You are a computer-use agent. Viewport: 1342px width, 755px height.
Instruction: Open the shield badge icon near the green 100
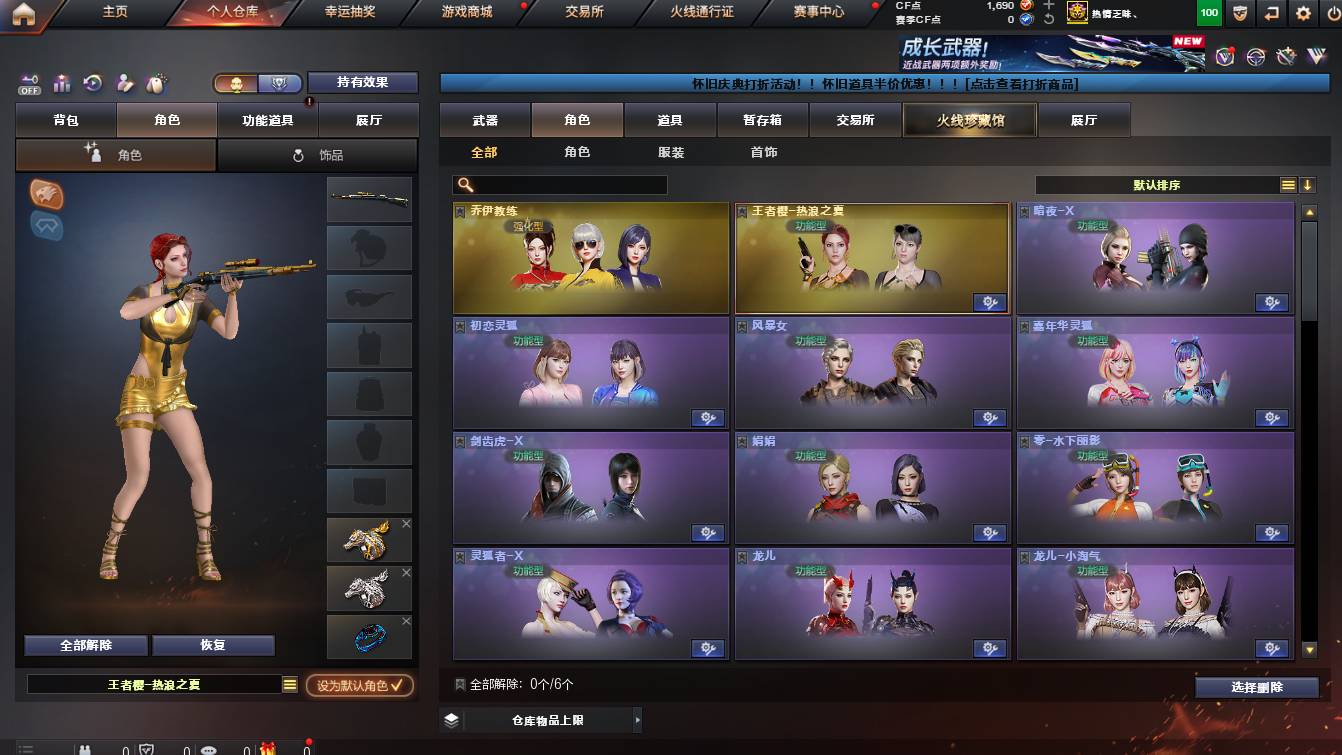point(1240,13)
